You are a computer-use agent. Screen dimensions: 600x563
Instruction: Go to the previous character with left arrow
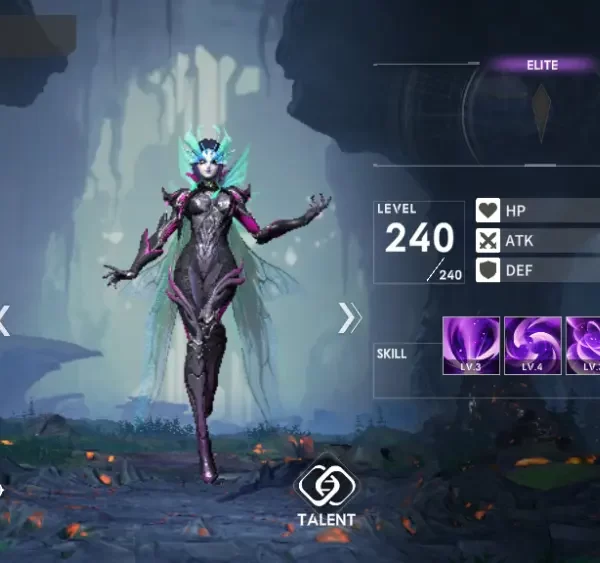[4, 320]
